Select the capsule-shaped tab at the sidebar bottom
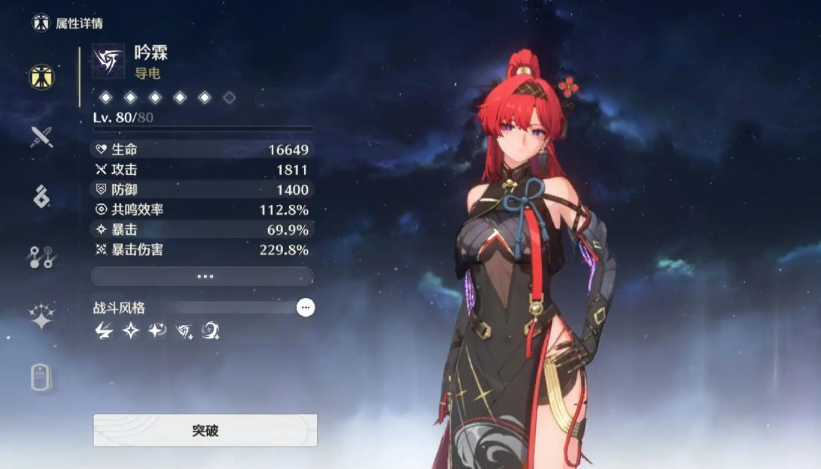Screen dimensions: 821x469 point(41,377)
